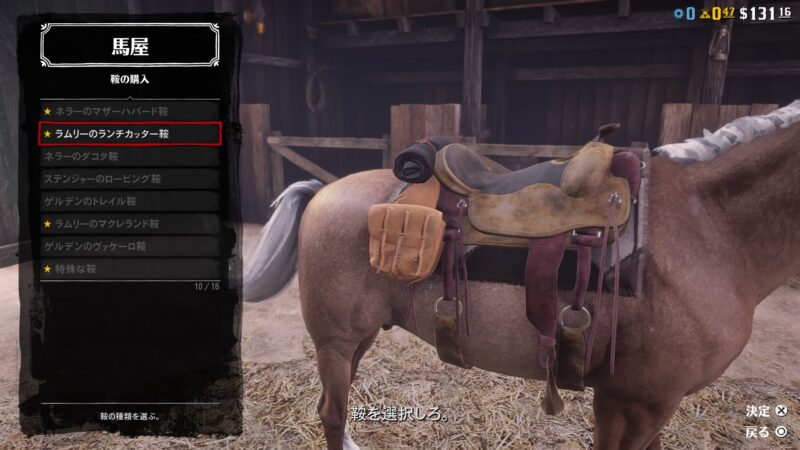Pick ゲルデンのヴァケーロ鞍 from the list
Viewport: 800px width, 450px height.
tap(129, 246)
